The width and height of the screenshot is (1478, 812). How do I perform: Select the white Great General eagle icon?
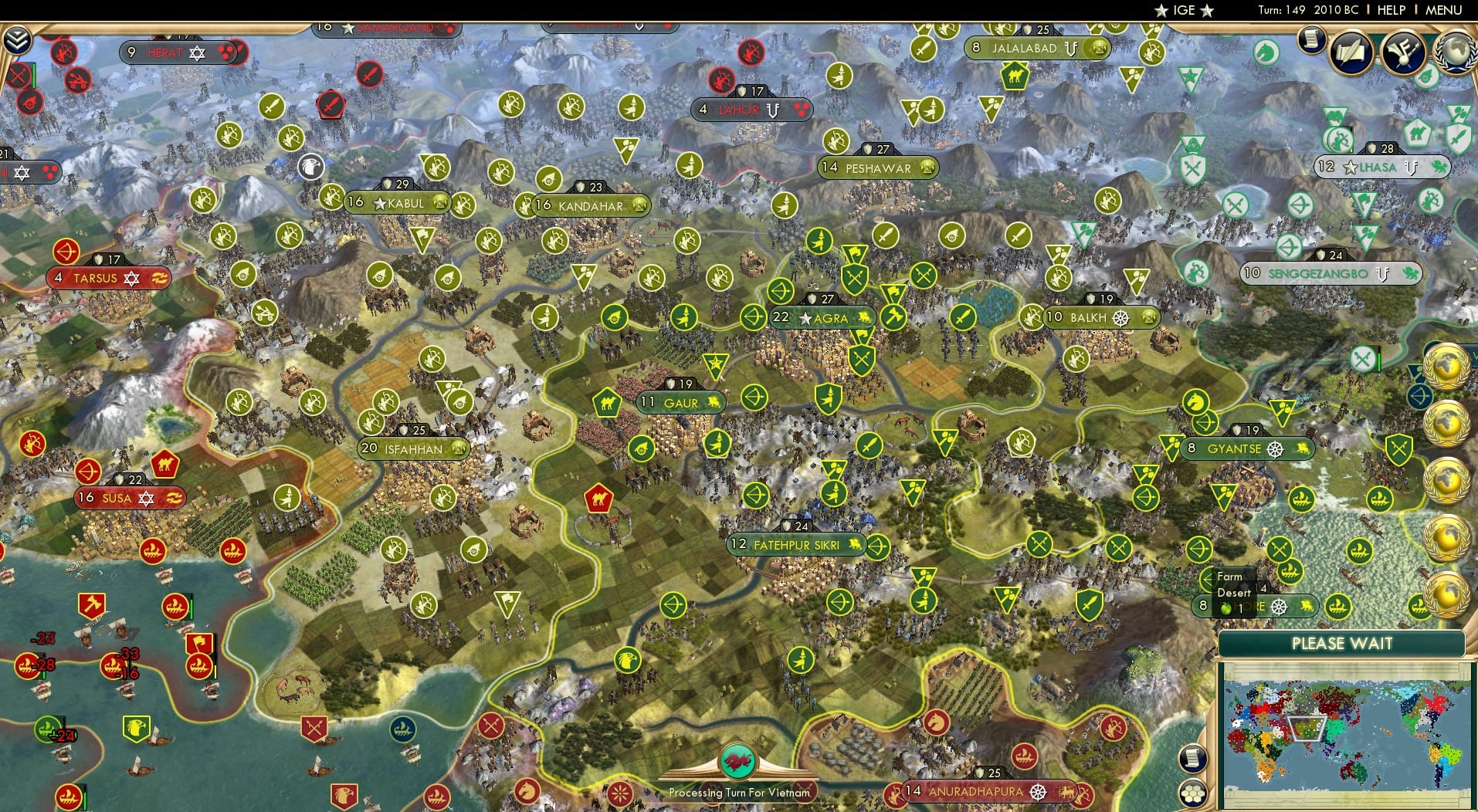(x=309, y=167)
